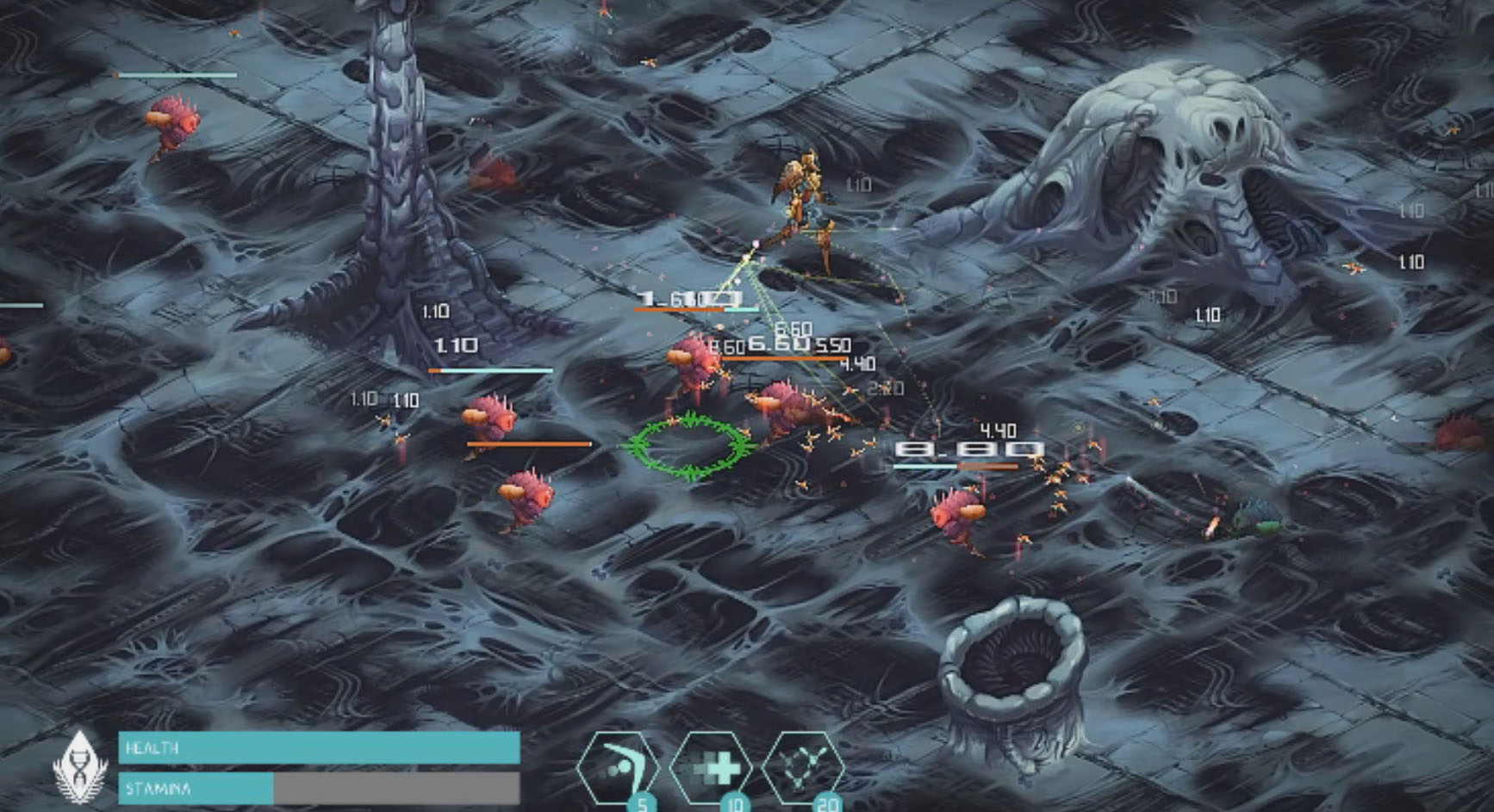Click the orange enemy health bar
Screen dimensions: 1494x812
click(530, 443)
